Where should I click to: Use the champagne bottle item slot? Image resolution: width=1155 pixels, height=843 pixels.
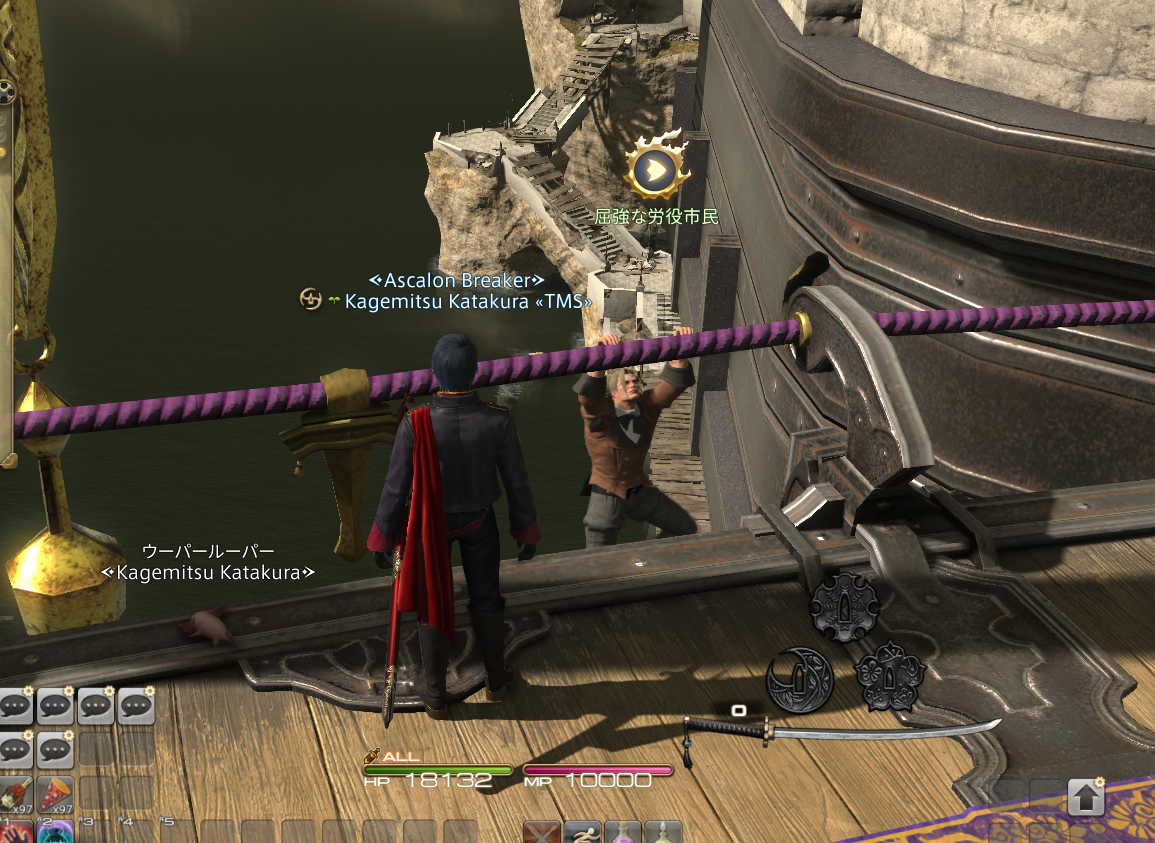coord(16,794)
